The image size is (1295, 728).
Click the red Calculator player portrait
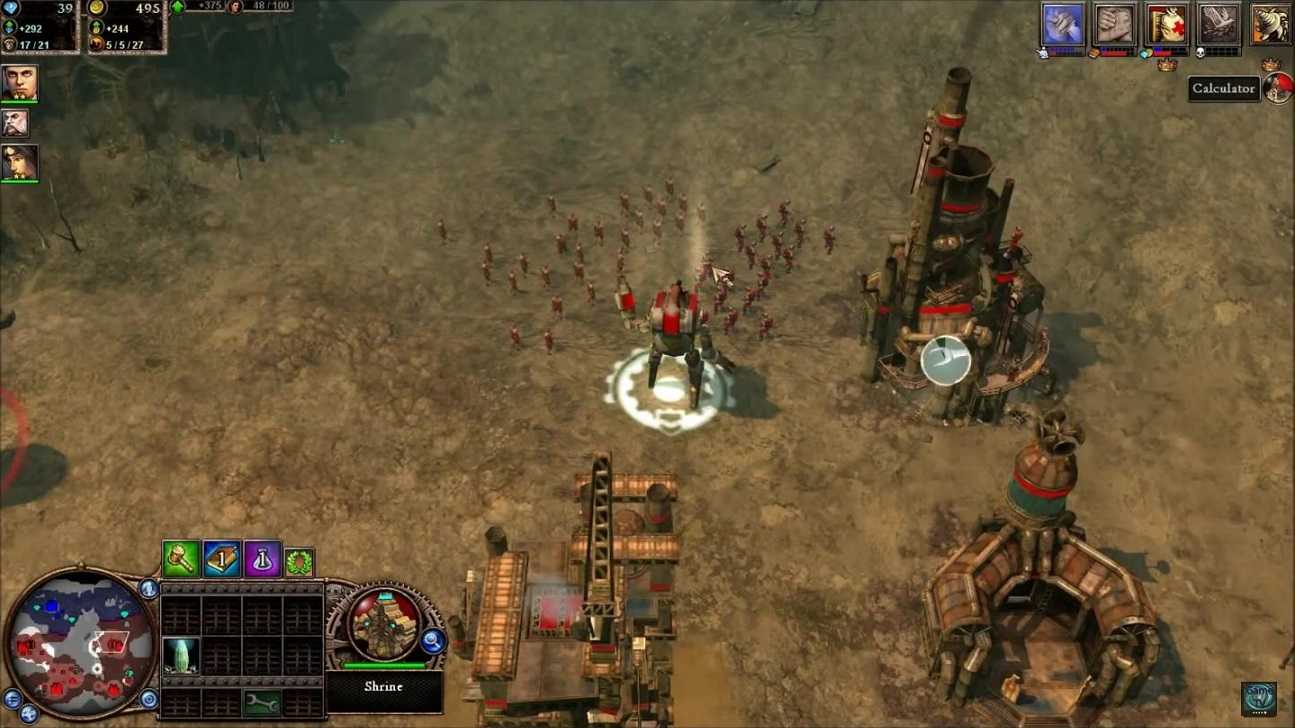pos(1278,88)
